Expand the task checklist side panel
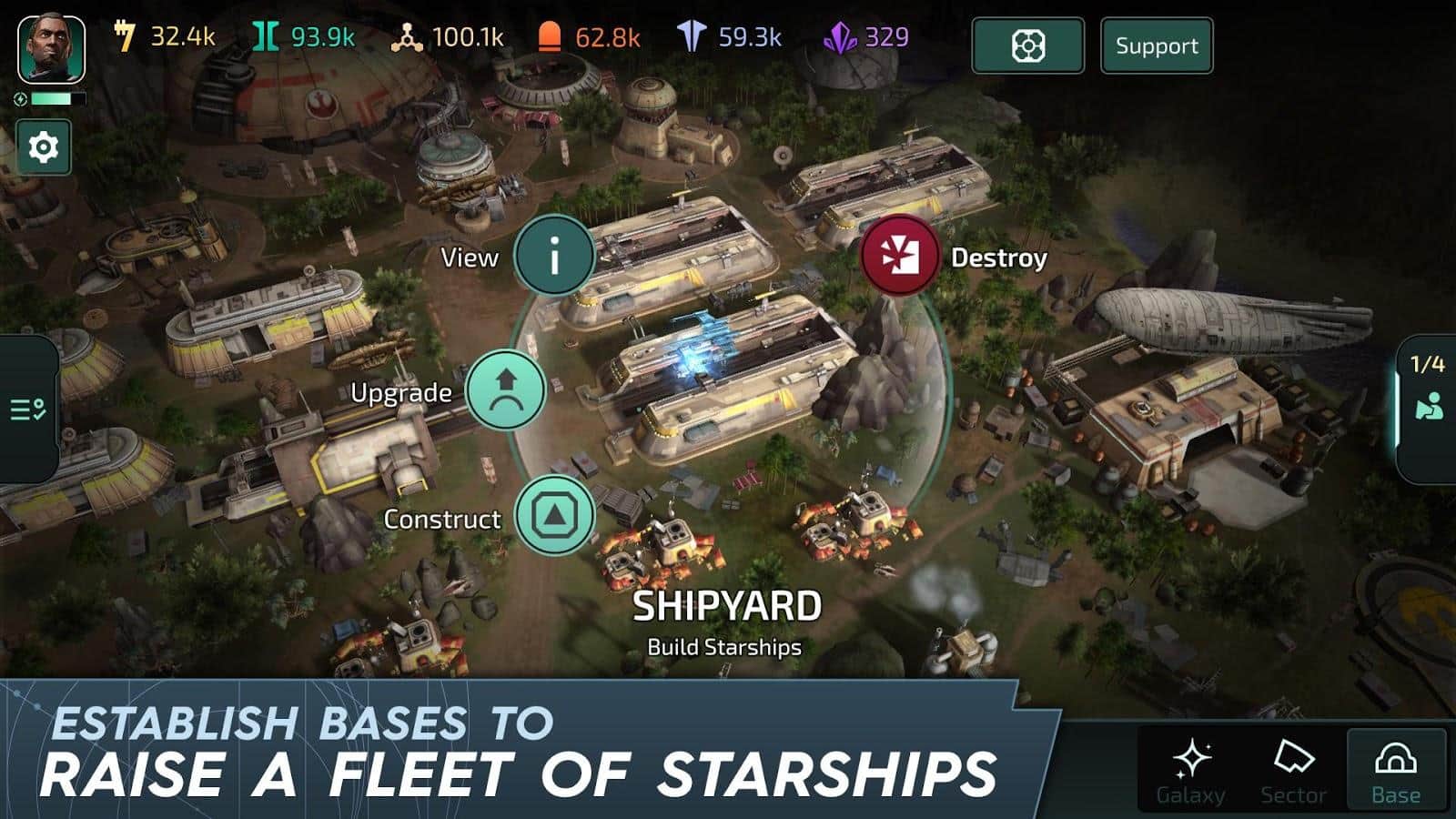The image size is (1456, 819). coord(27,409)
